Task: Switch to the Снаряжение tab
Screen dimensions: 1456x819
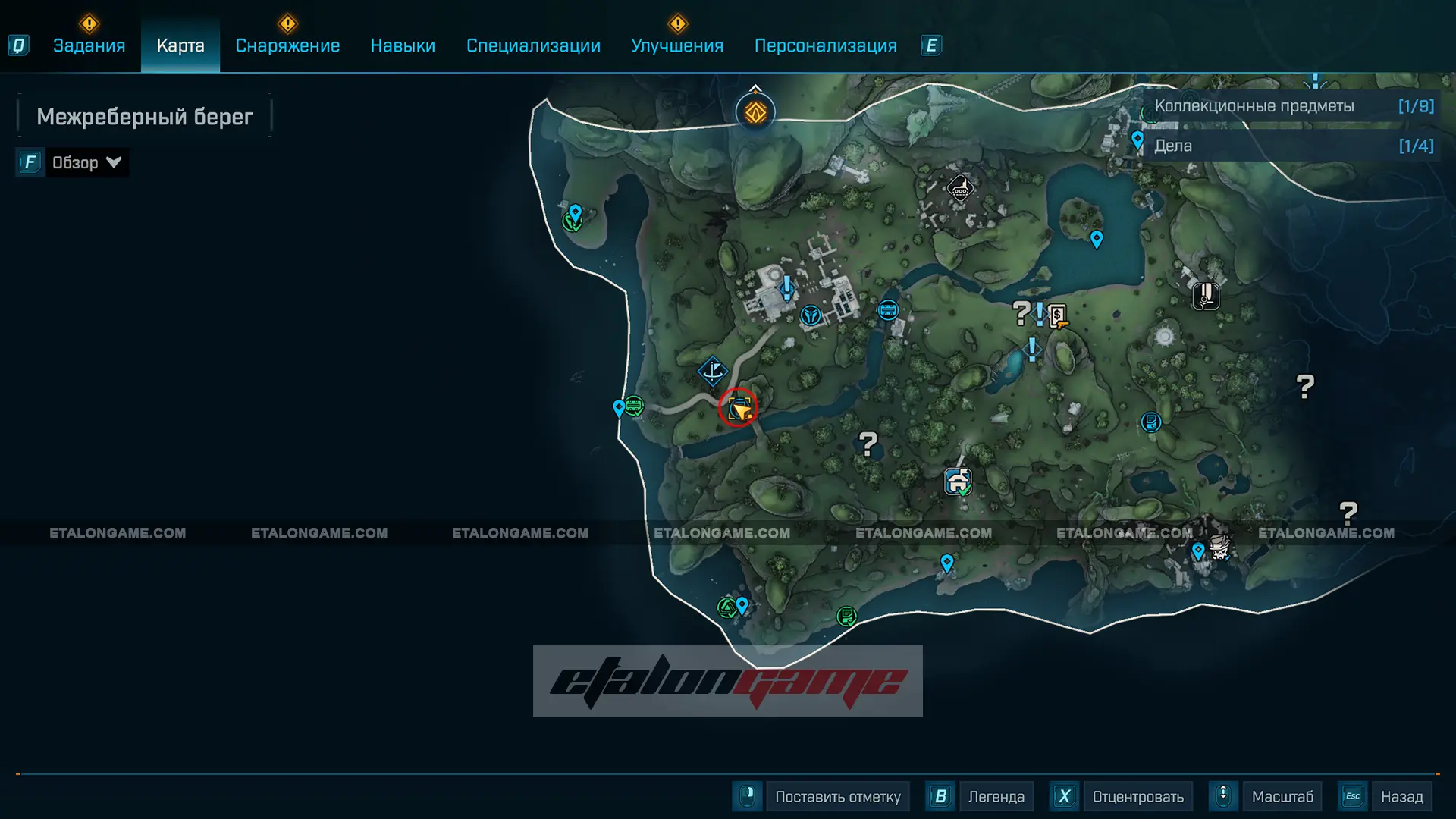Action: click(x=287, y=45)
